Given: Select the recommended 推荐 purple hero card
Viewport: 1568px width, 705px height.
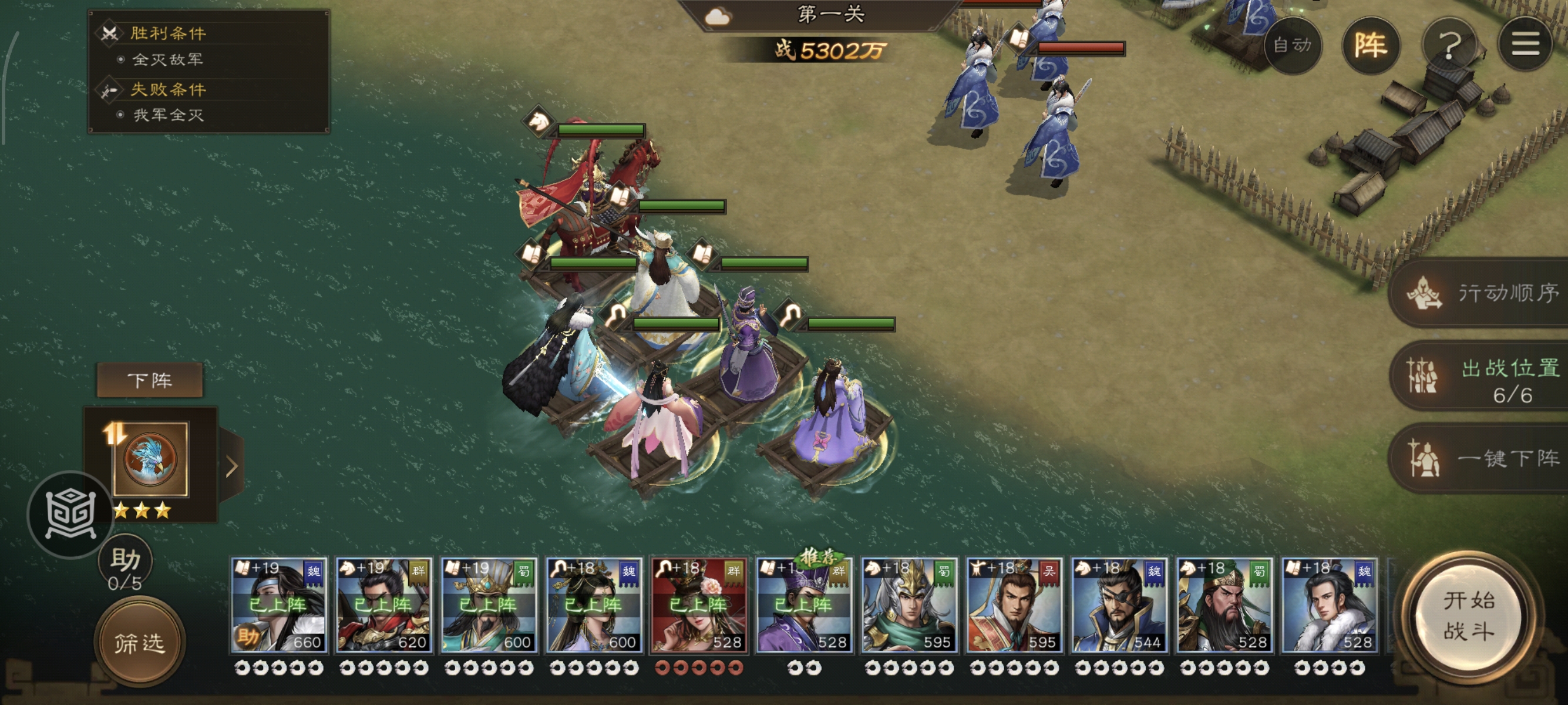Looking at the screenshot, I should pos(804,606).
